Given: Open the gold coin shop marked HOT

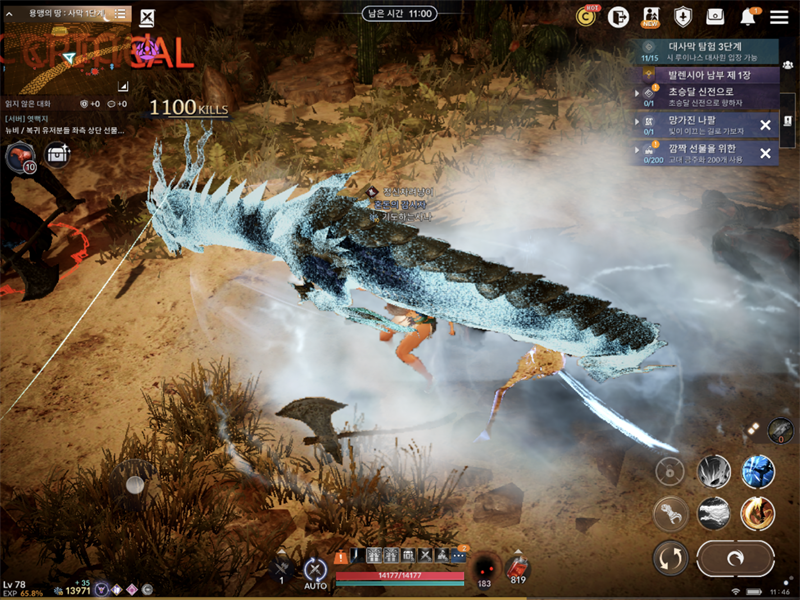Looking at the screenshot, I should (586, 16).
